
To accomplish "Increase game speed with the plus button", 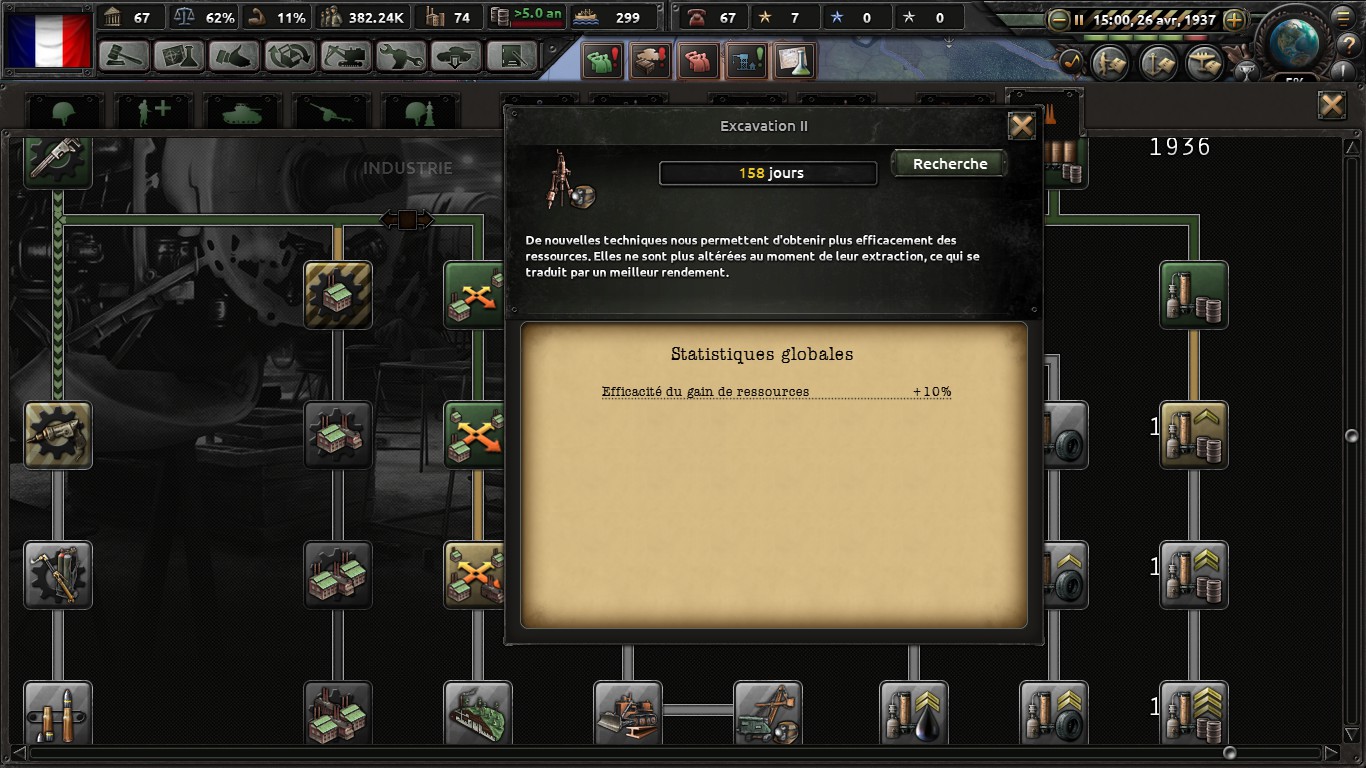I will [1234, 19].
